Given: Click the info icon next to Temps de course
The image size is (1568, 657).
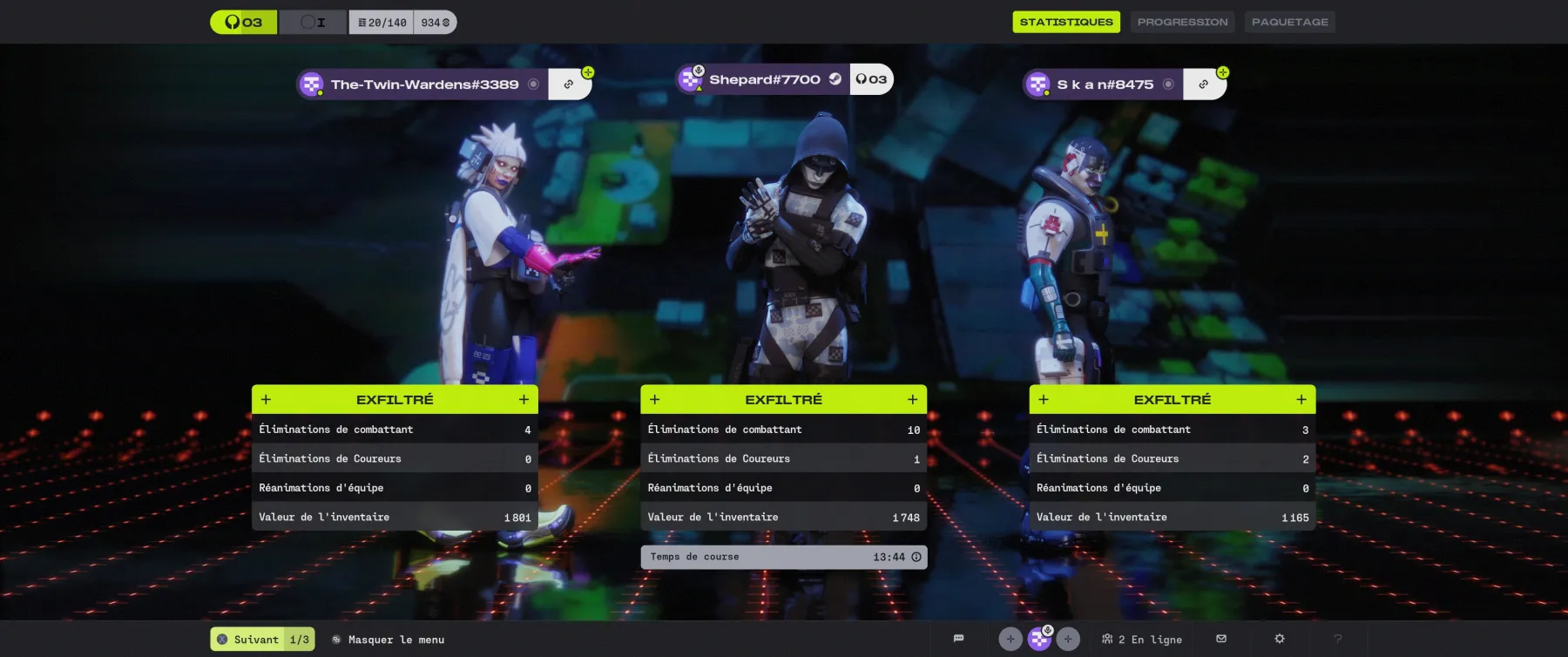Looking at the screenshot, I should pos(915,557).
